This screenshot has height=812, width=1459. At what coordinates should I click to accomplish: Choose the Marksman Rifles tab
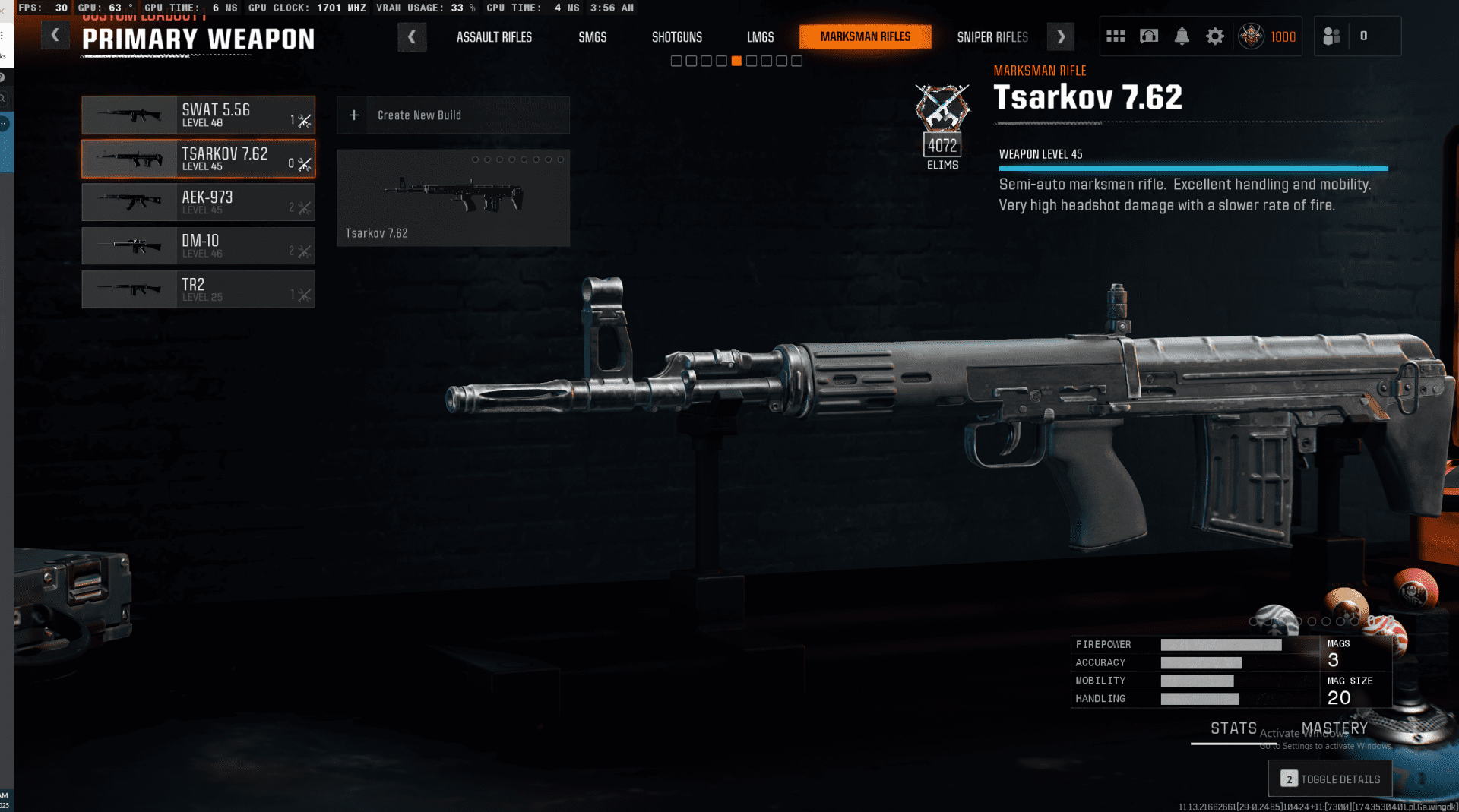click(865, 36)
